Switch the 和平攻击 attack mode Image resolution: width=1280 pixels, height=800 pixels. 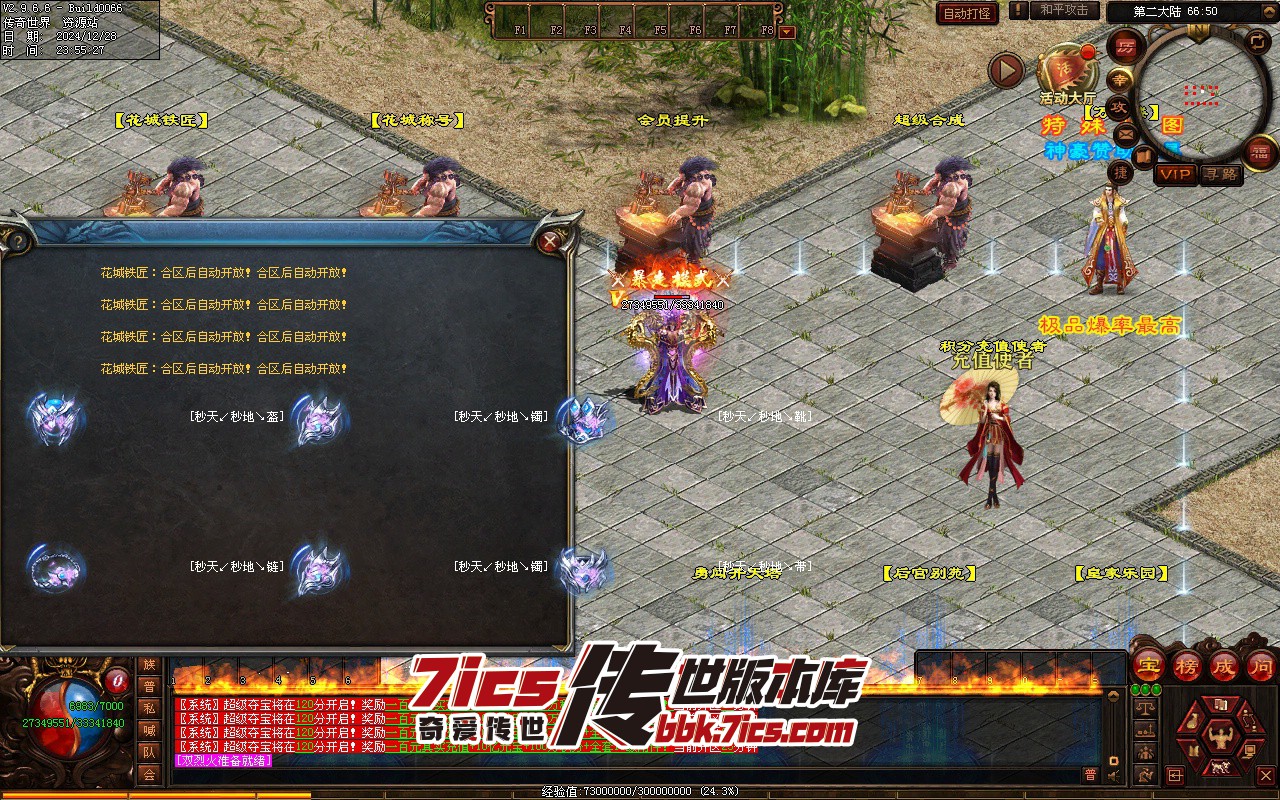(1064, 10)
